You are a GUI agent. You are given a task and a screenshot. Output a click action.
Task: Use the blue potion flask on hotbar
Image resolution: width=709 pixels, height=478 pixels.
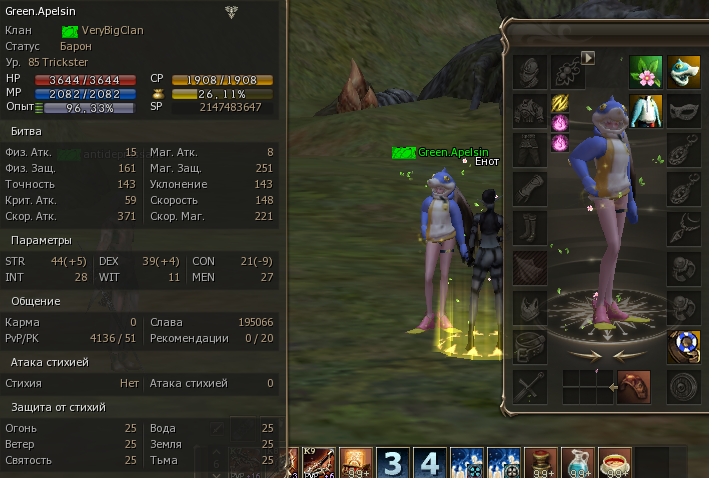pyautogui.click(x=578, y=463)
